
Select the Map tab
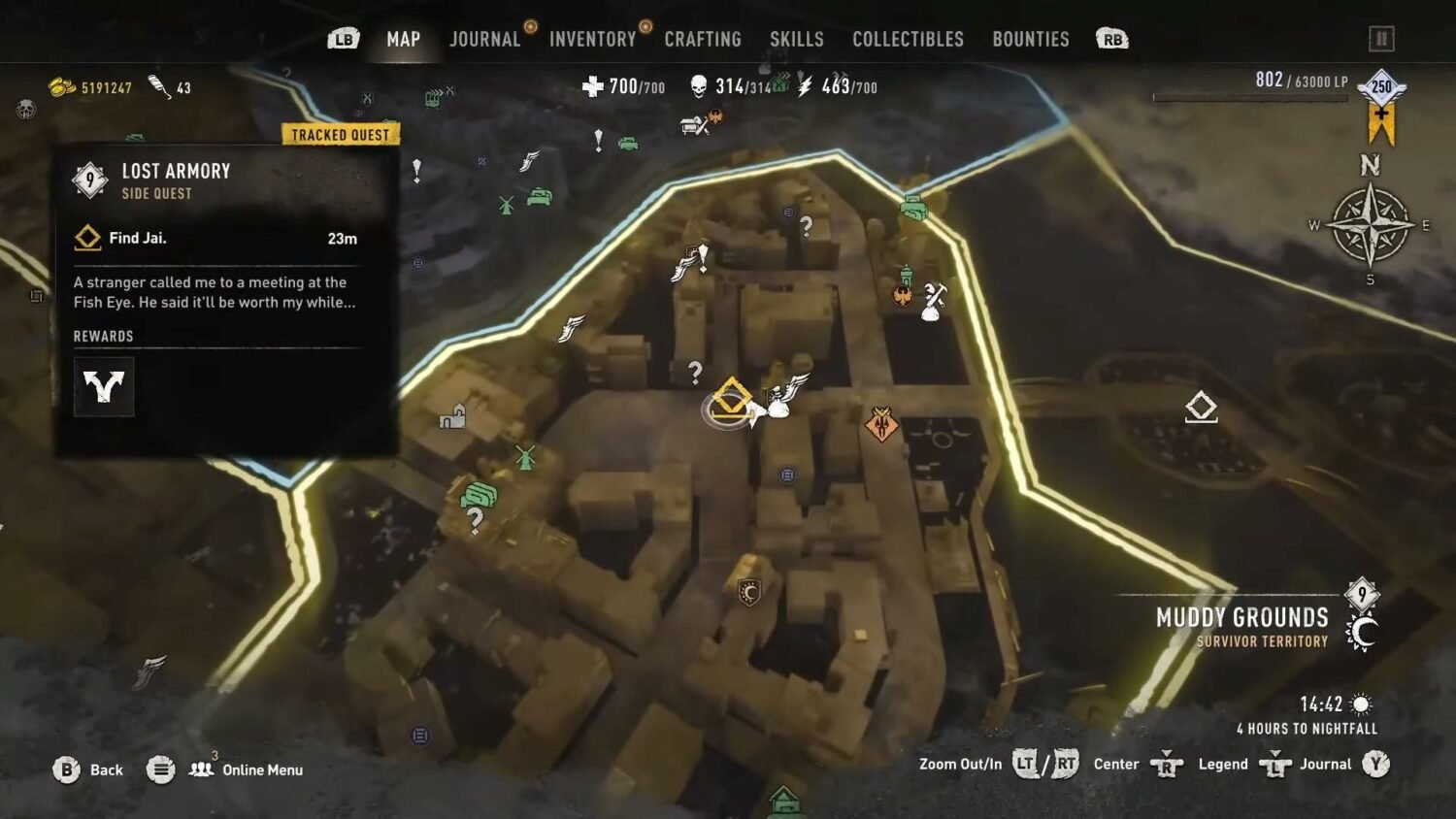(x=403, y=40)
